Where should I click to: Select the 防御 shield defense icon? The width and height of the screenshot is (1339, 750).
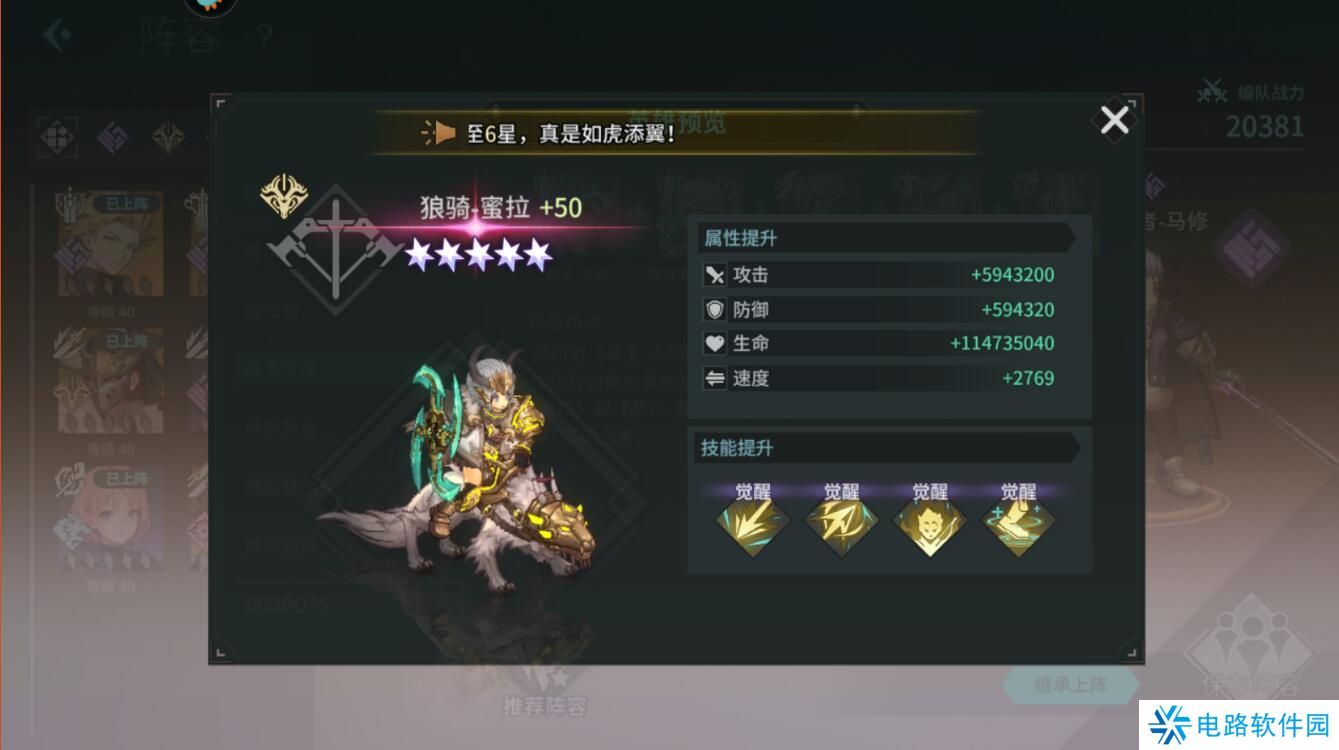(x=714, y=309)
